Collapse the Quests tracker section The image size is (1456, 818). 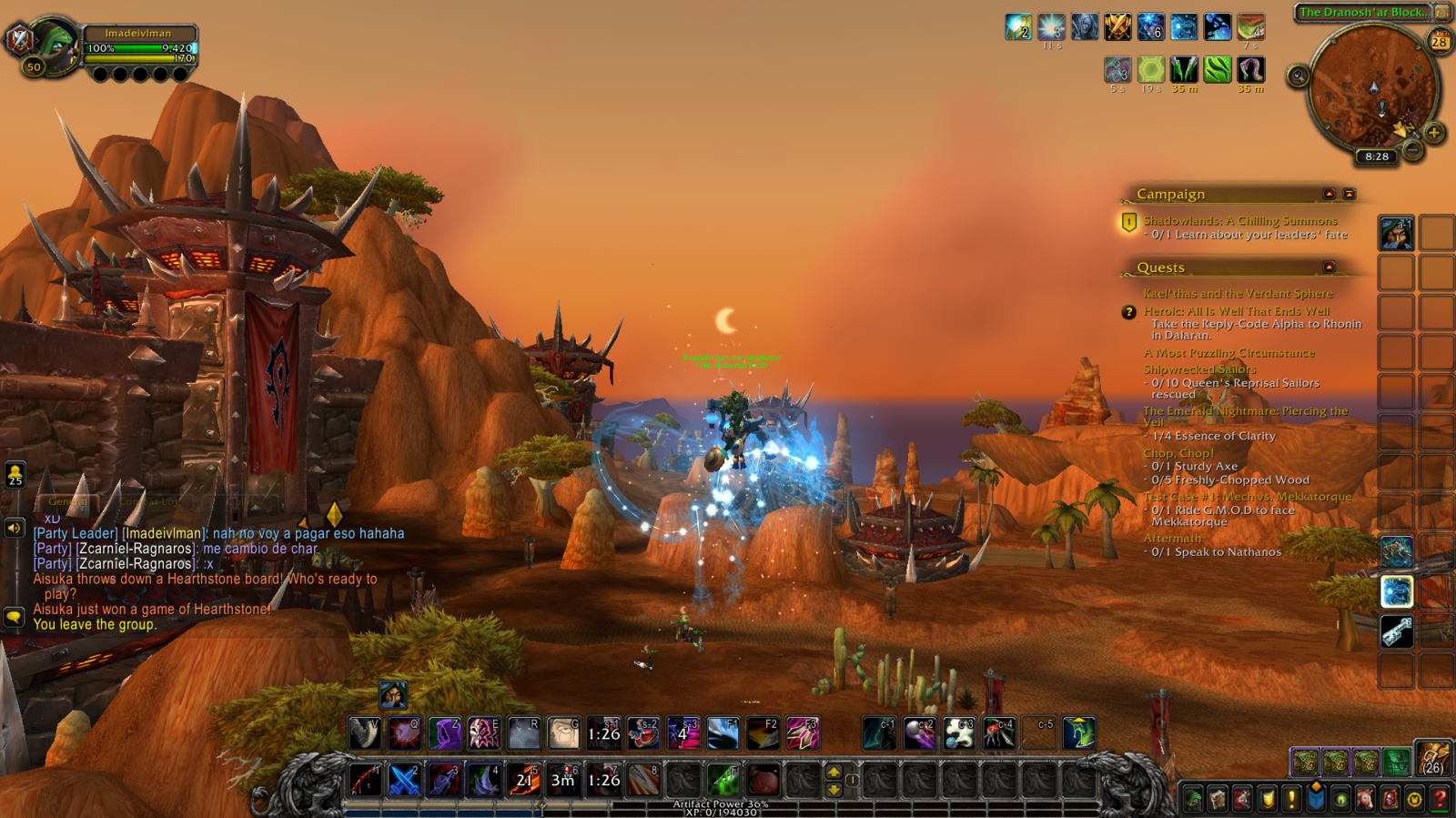[1329, 268]
